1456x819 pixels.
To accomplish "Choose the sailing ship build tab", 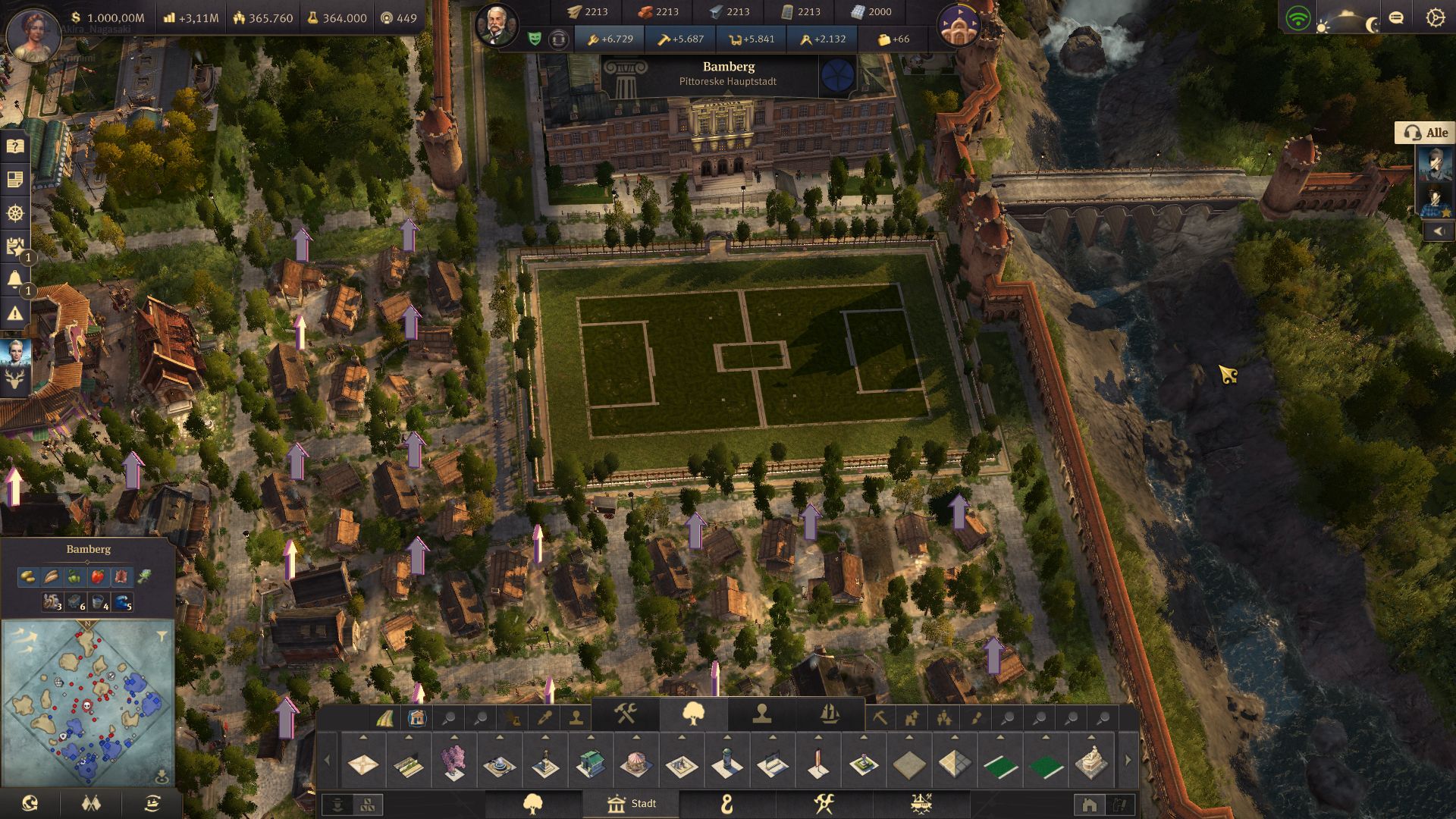I will click(x=830, y=714).
